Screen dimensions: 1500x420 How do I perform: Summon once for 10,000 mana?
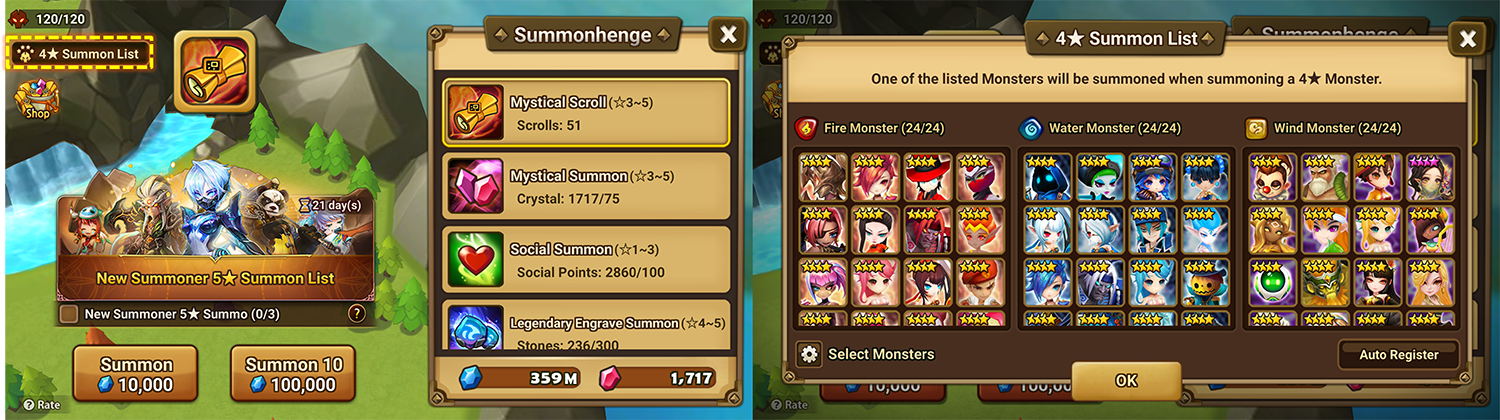pyautogui.click(x=135, y=374)
